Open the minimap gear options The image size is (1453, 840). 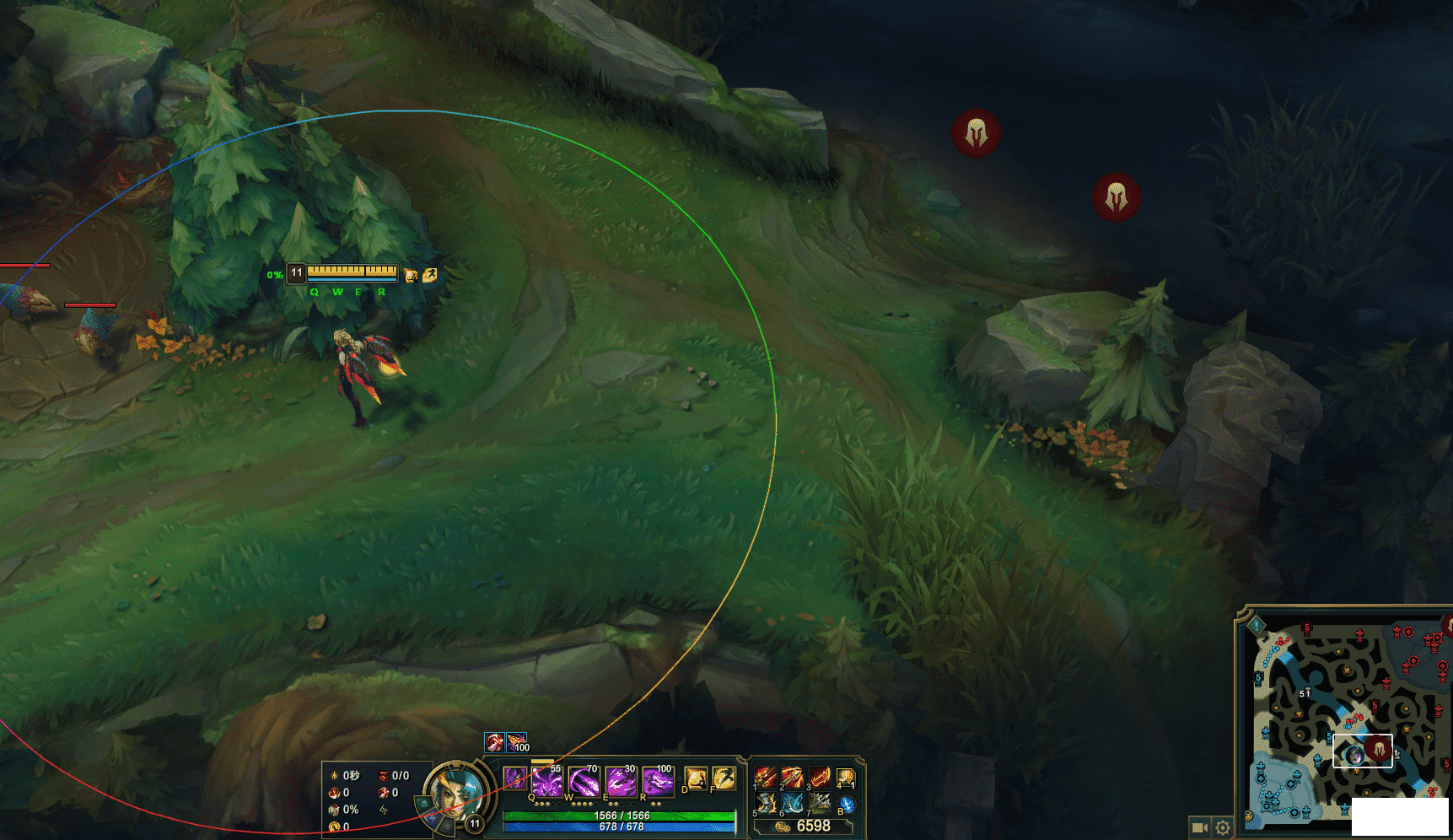click(1223, 827)
